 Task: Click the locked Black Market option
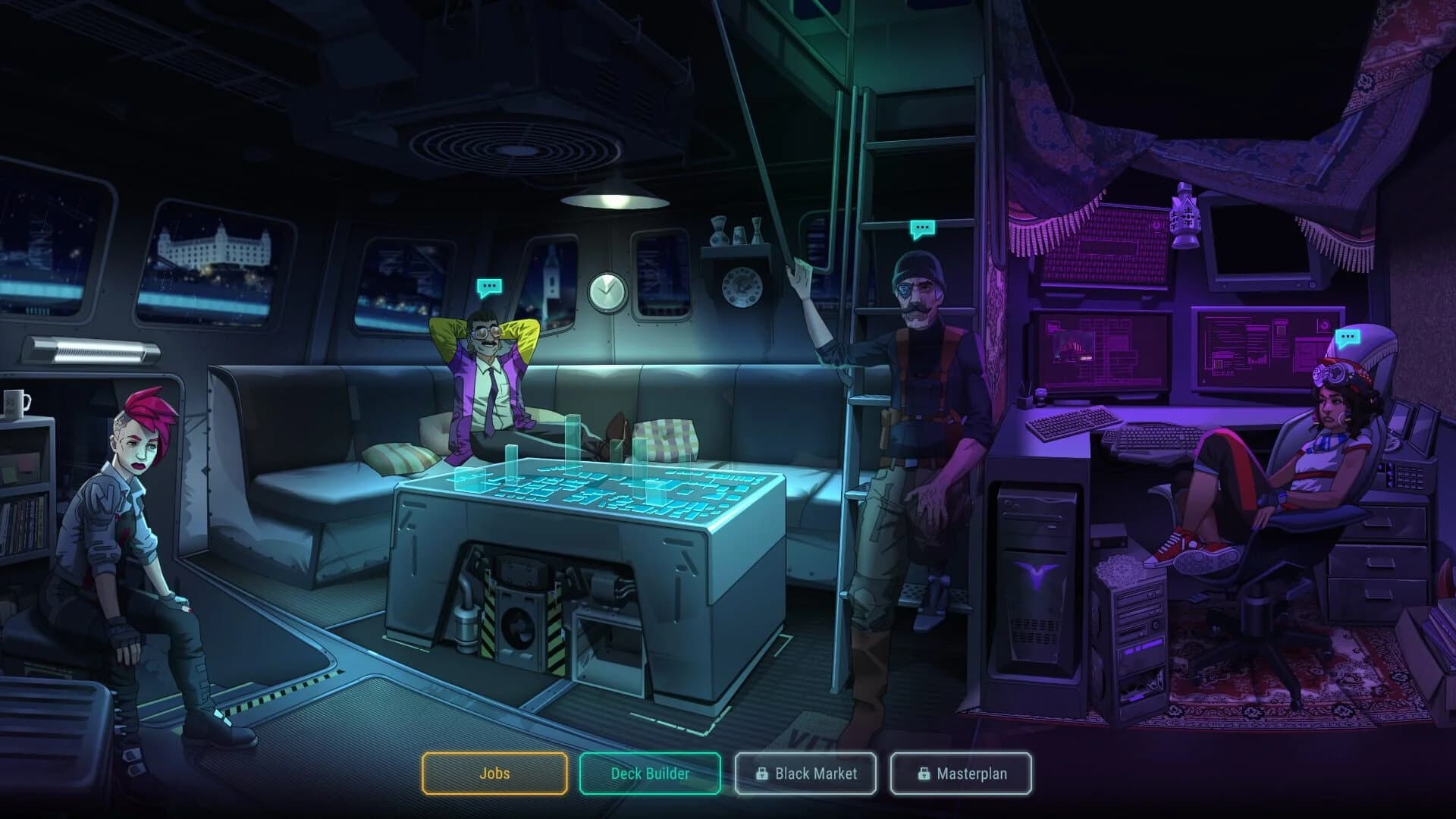tap(806, 774)
